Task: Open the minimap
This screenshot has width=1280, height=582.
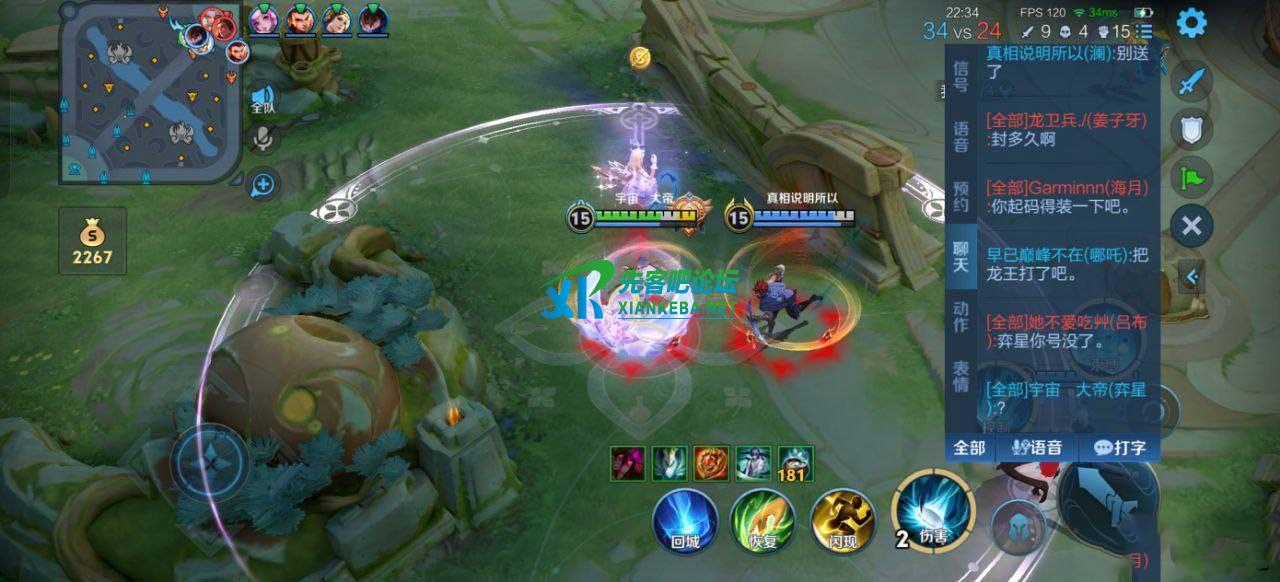Action: click(151, 94)
